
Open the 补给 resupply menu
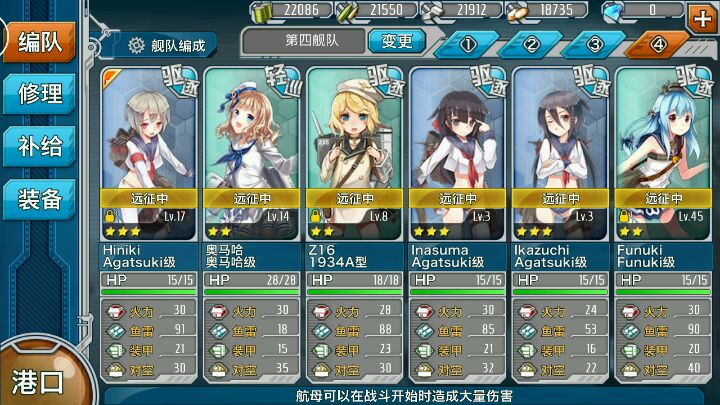click(40, 147)
